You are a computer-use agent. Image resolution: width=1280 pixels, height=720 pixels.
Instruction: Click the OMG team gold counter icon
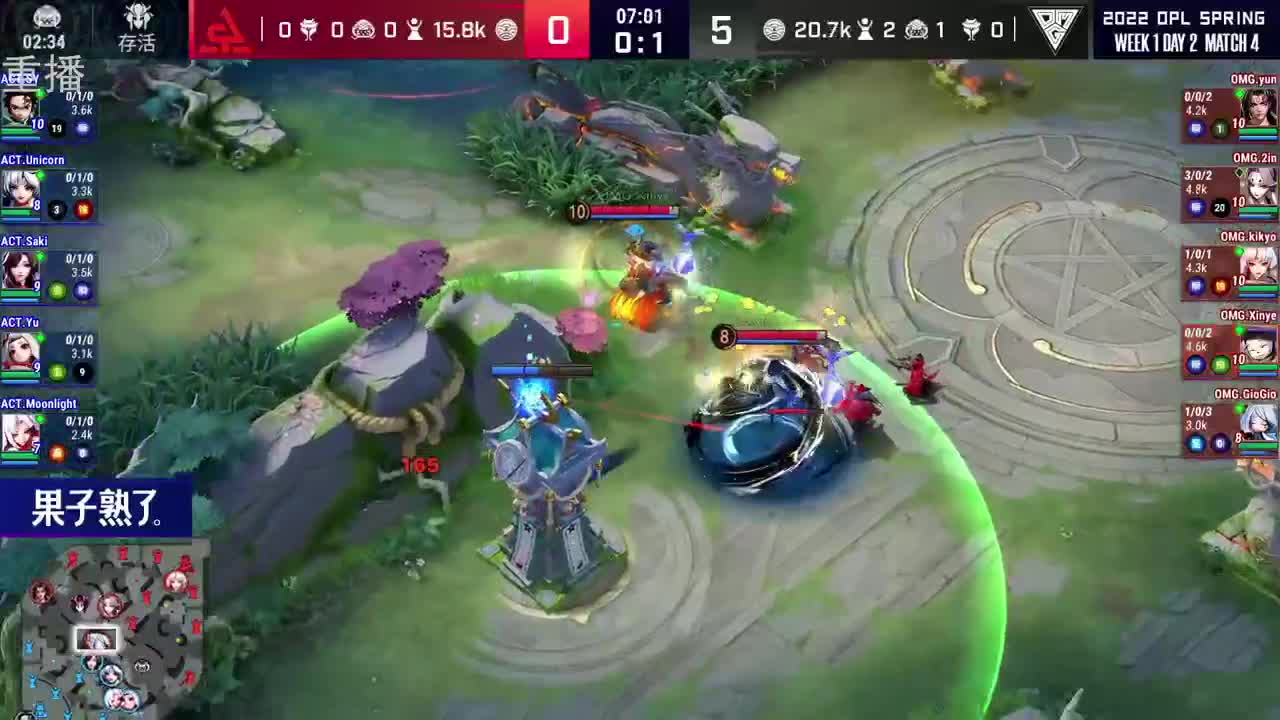[x=772, y=31]
